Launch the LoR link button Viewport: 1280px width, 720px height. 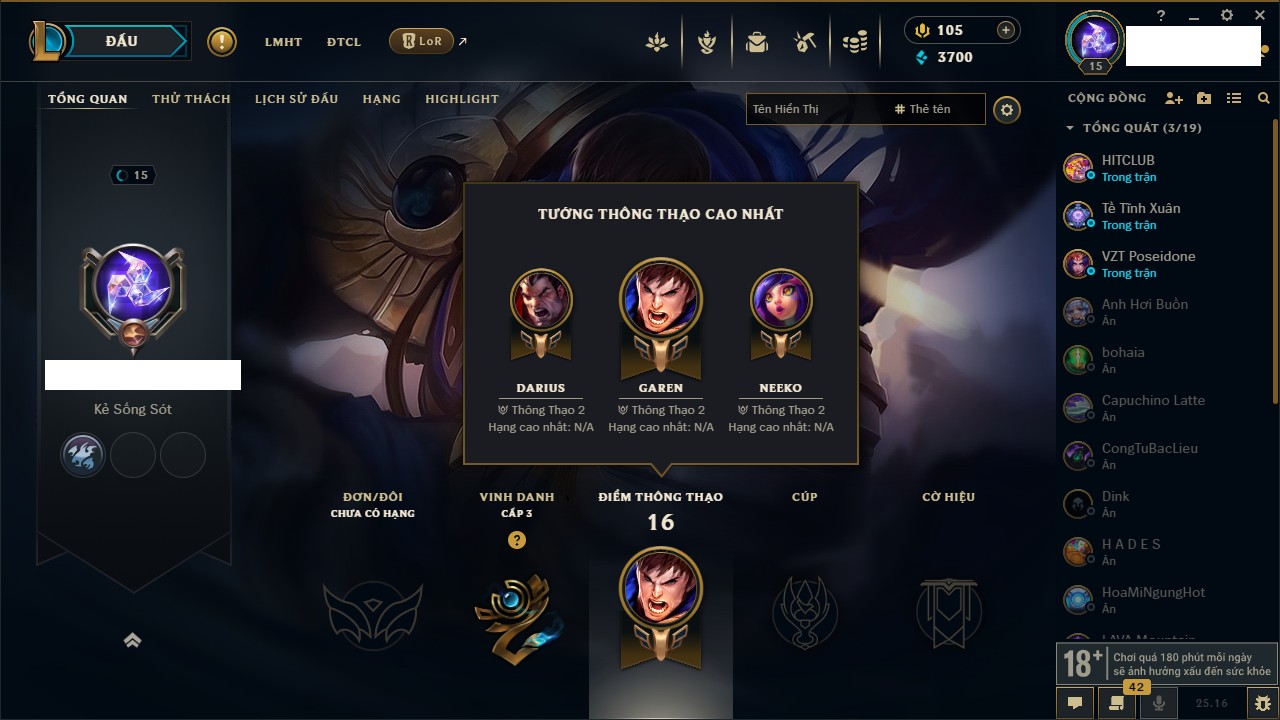(421, 41)
